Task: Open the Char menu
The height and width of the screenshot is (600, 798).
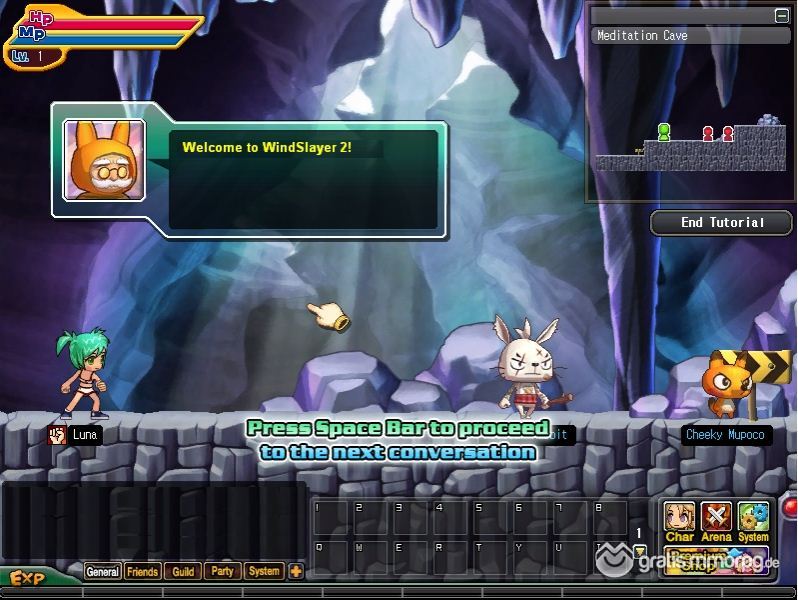Action: [679, 521]
